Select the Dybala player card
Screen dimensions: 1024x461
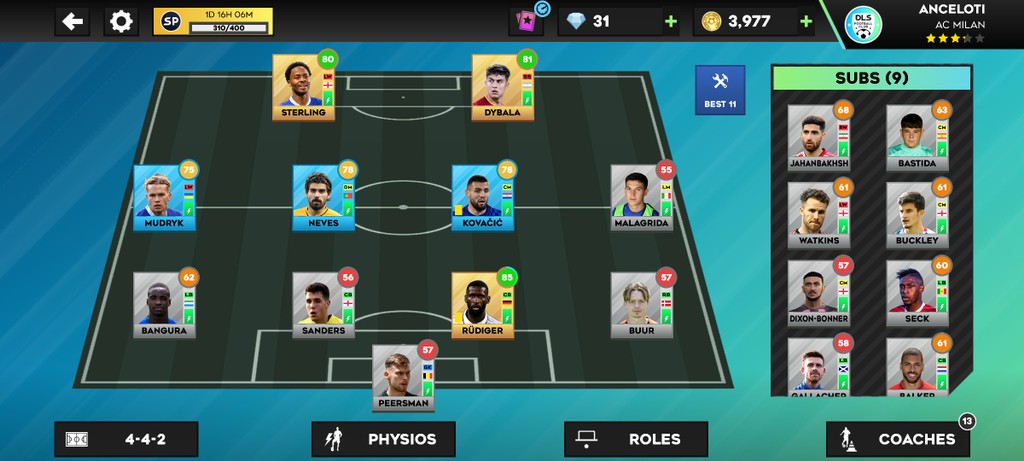pos(503,87)
